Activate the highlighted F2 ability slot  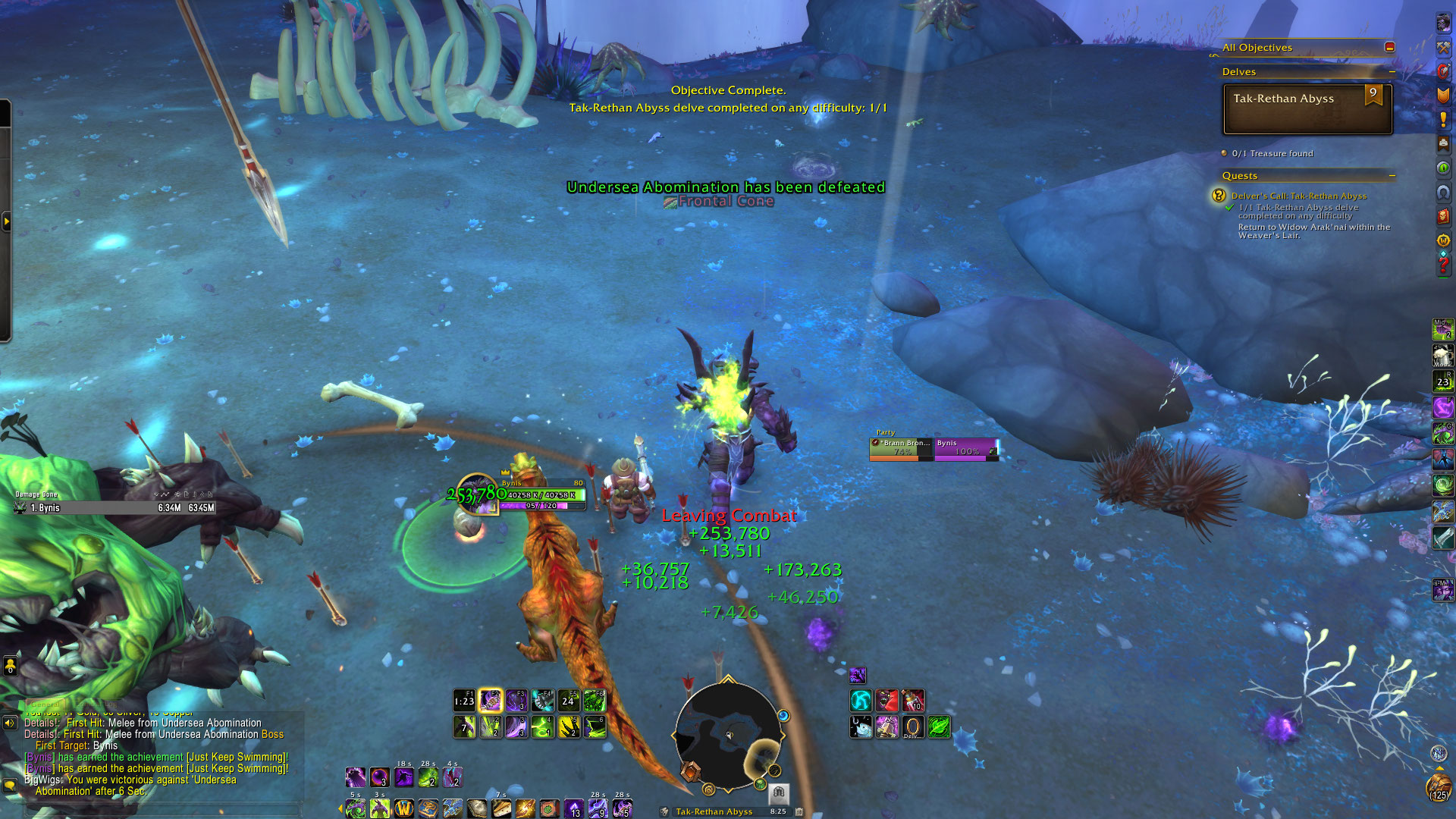(491, 700)
